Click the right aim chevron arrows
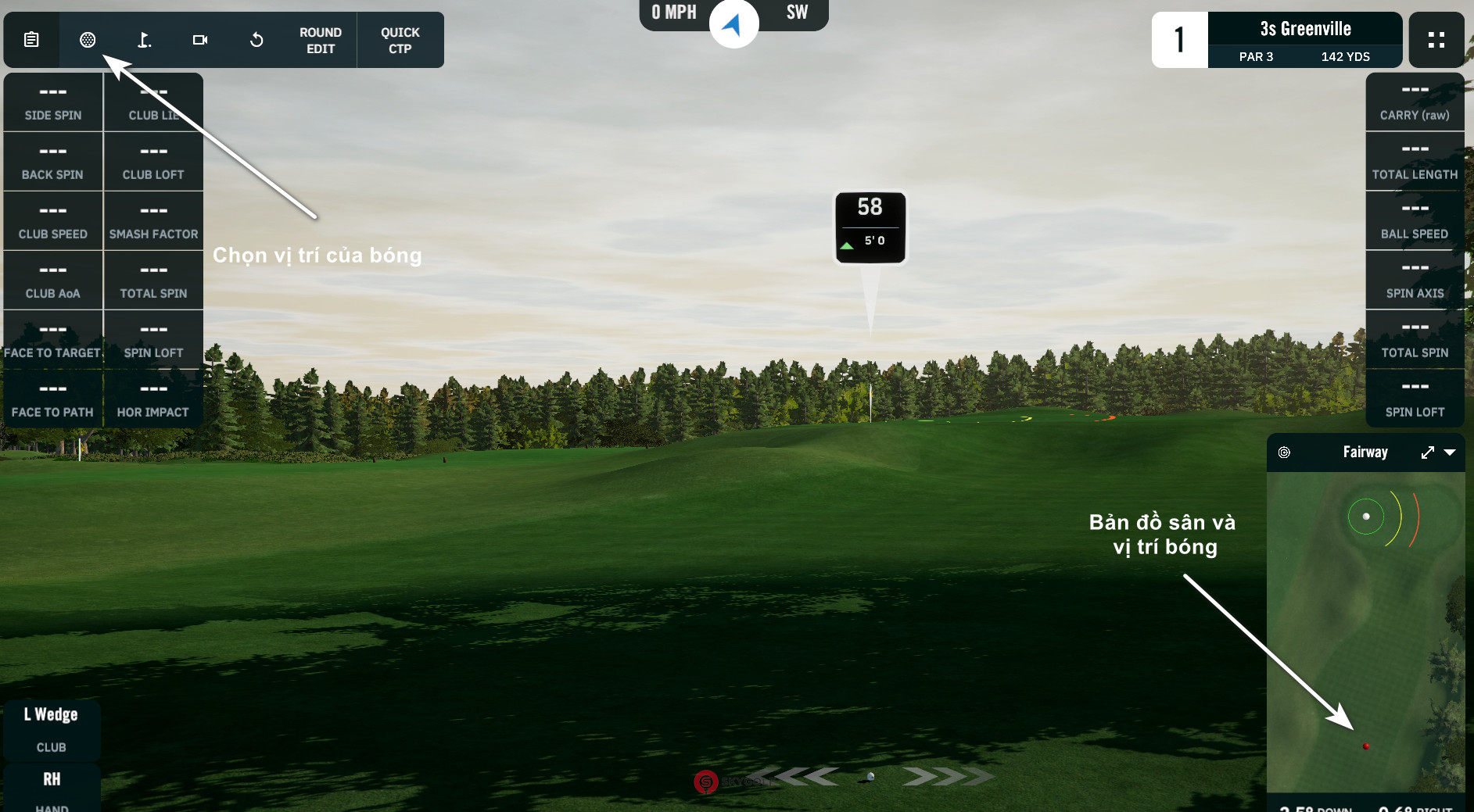1474x812 pixels. 947,777
